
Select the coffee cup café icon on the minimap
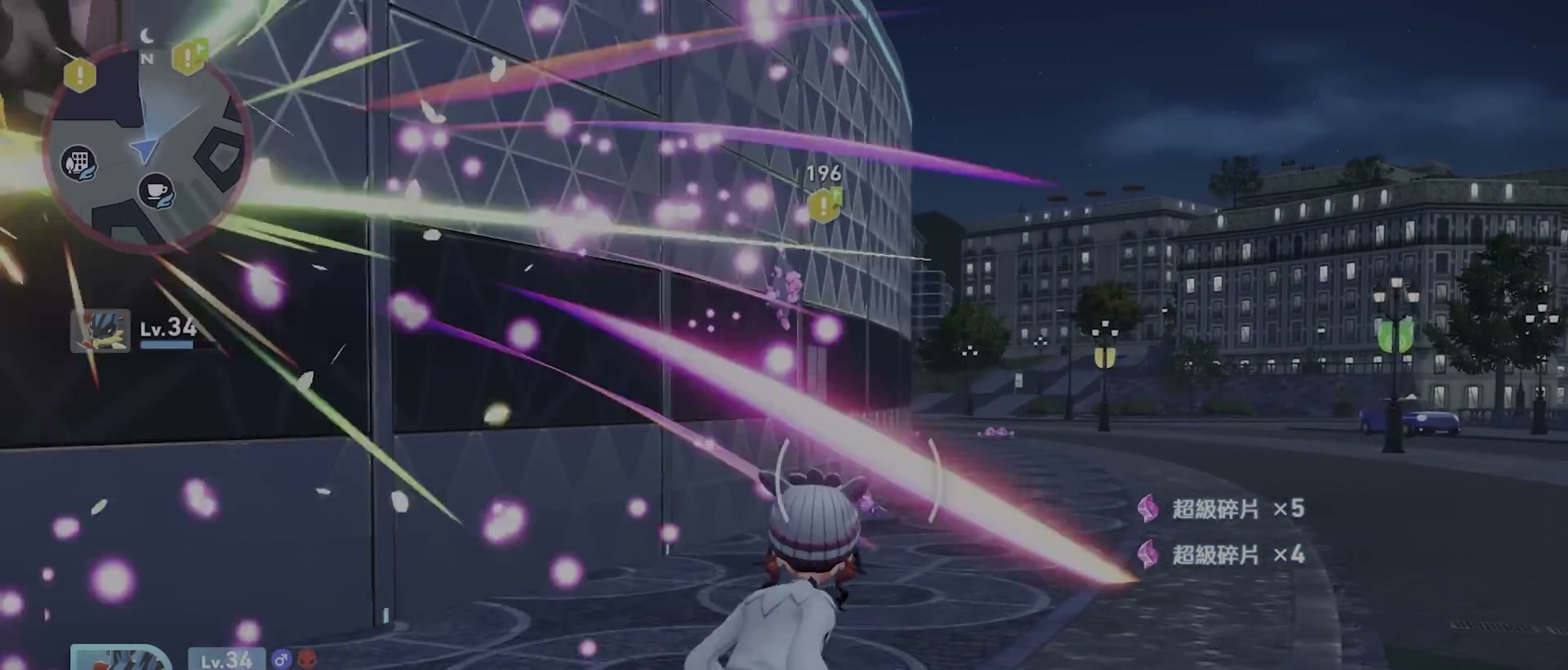(155, 192)
